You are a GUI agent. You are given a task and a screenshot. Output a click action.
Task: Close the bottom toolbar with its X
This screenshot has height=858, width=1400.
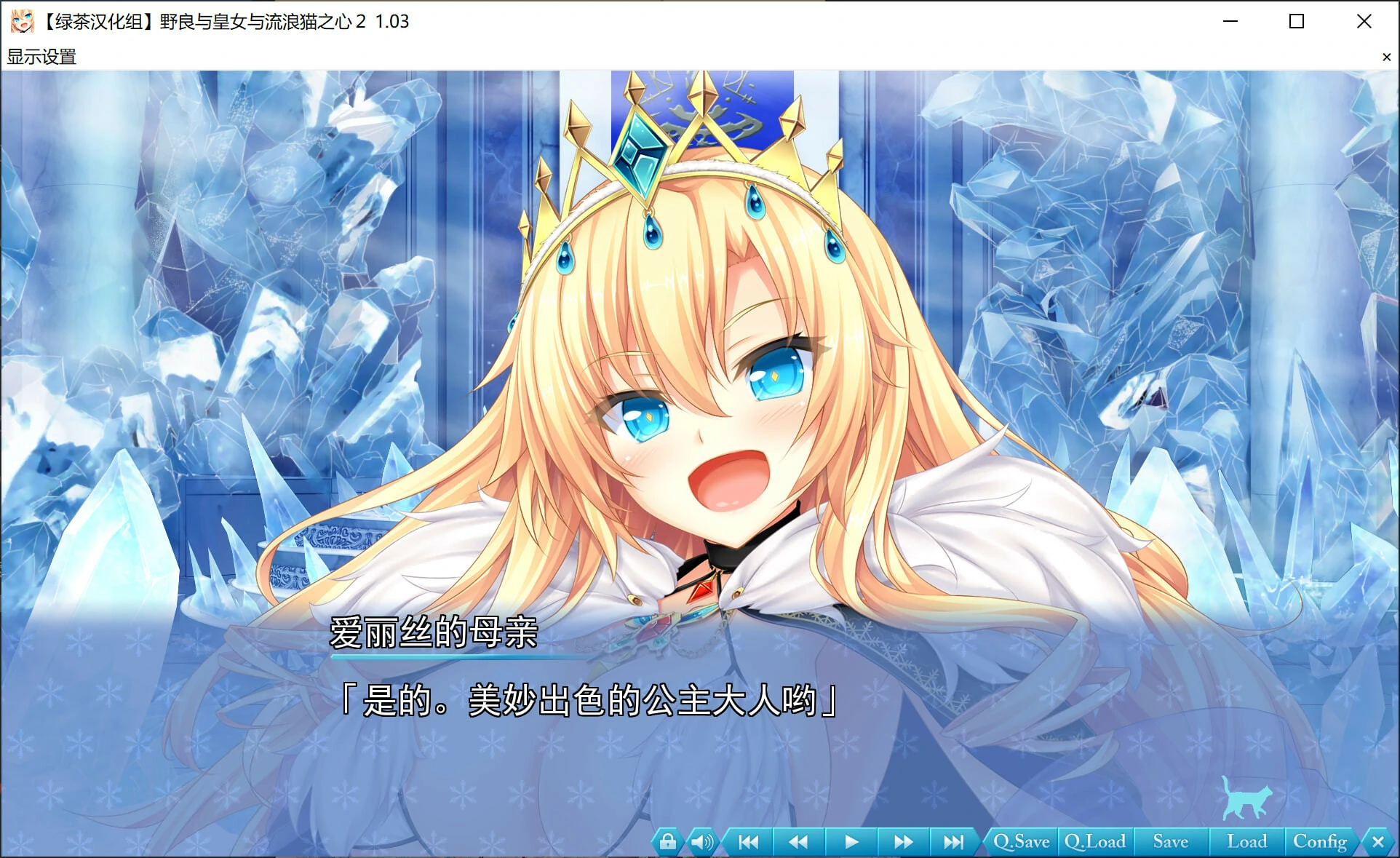pos(1379,841)
